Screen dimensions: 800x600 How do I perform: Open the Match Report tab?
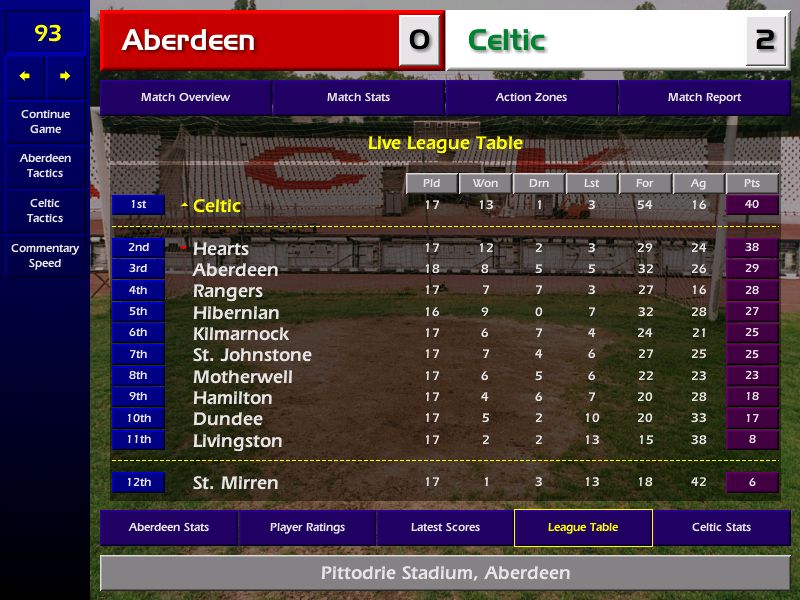(704, 97)
